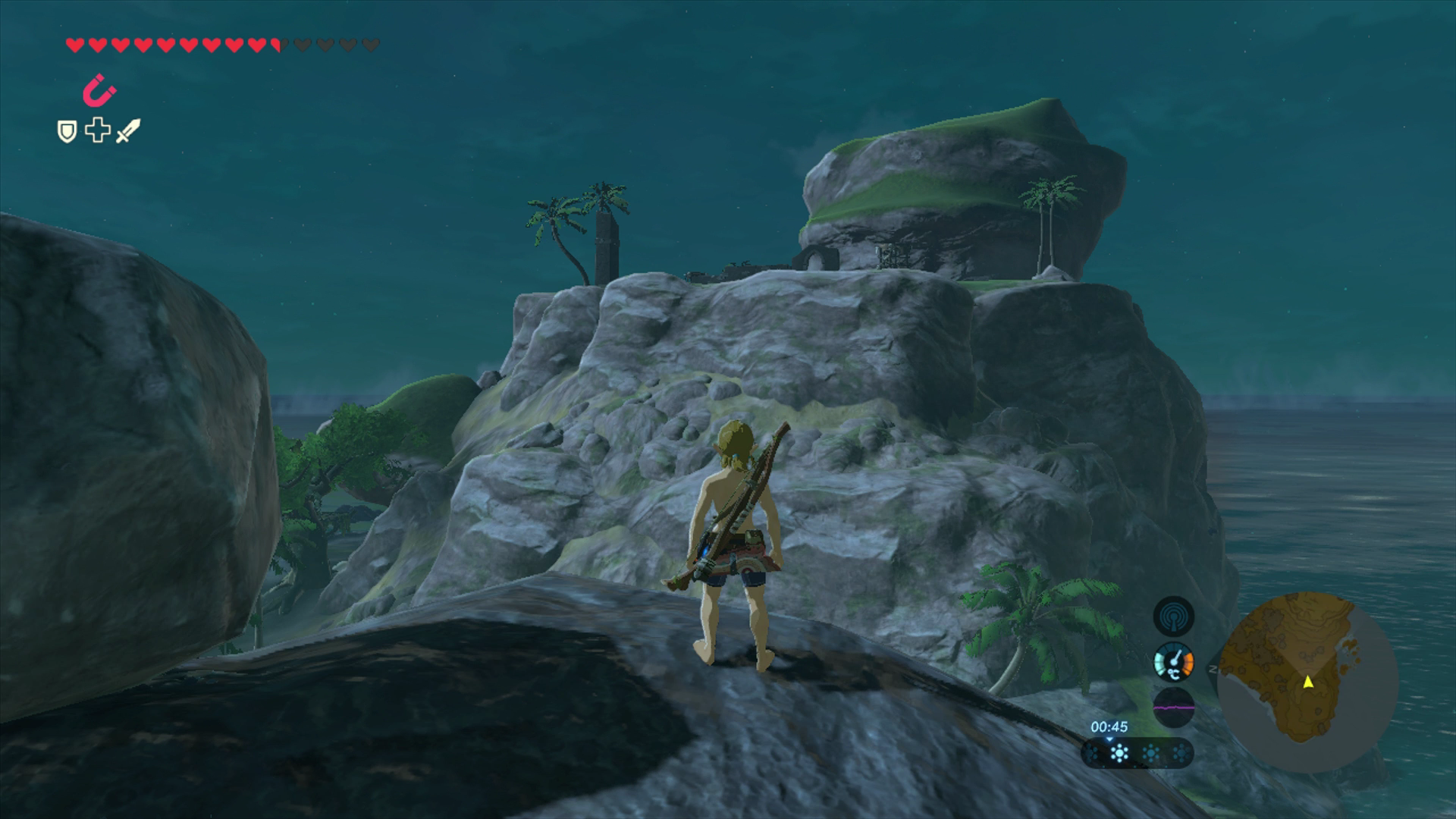The width and height of the screenshot is (1456, 819).
Task: Click the first red heart in the health bar
Action: (75, 44)
